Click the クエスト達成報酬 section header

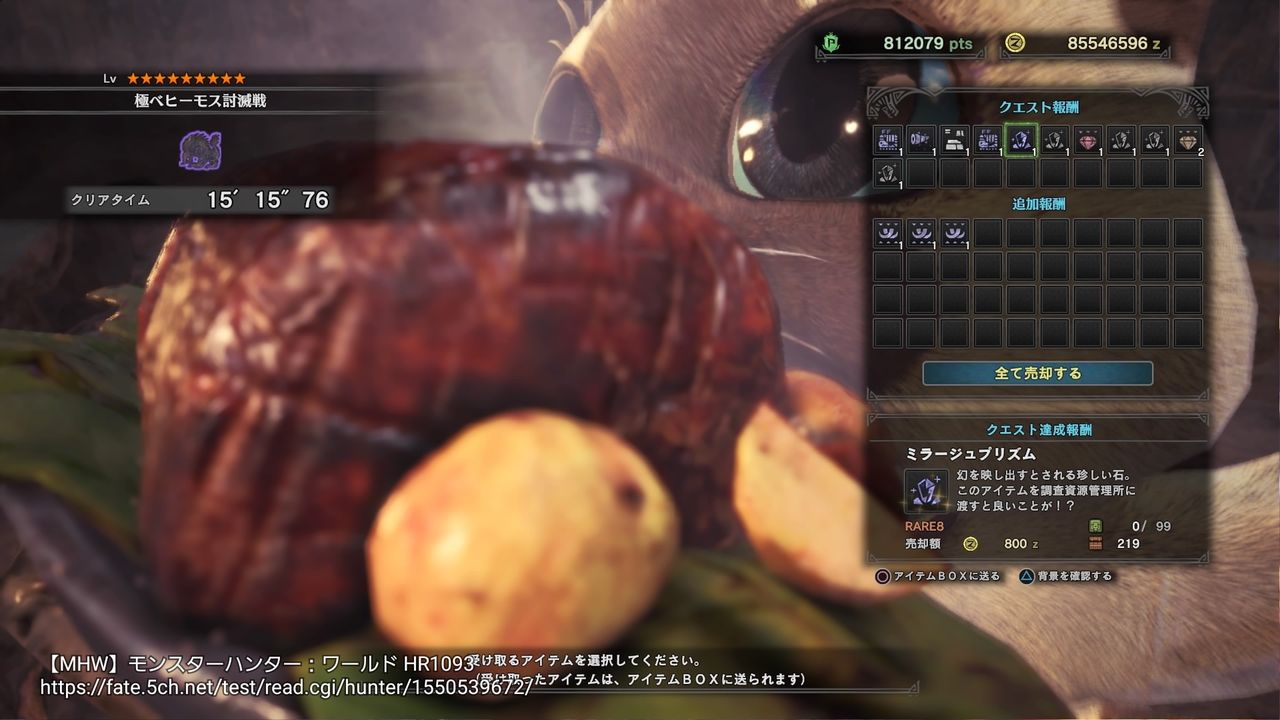click(x=1040, y=430)
